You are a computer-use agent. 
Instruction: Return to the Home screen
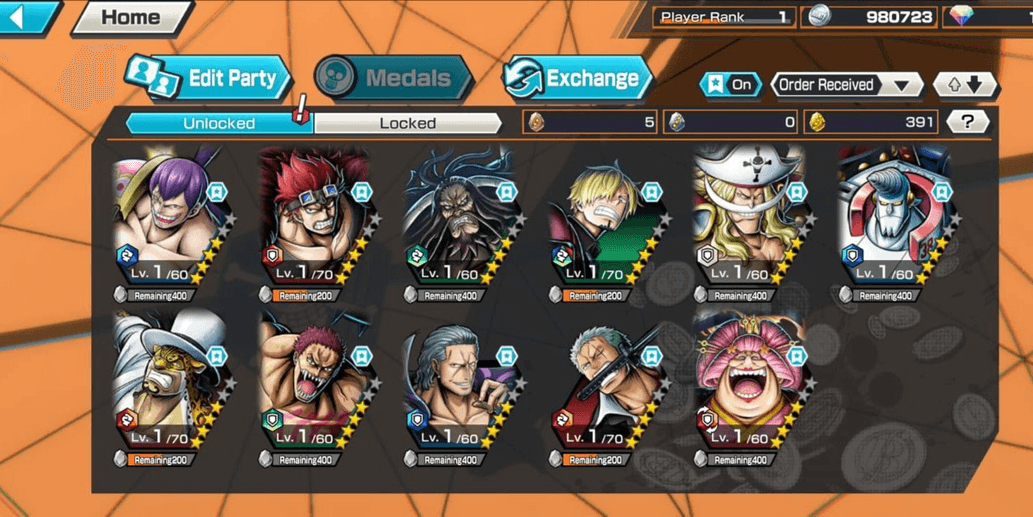click(x=131, y=17)
